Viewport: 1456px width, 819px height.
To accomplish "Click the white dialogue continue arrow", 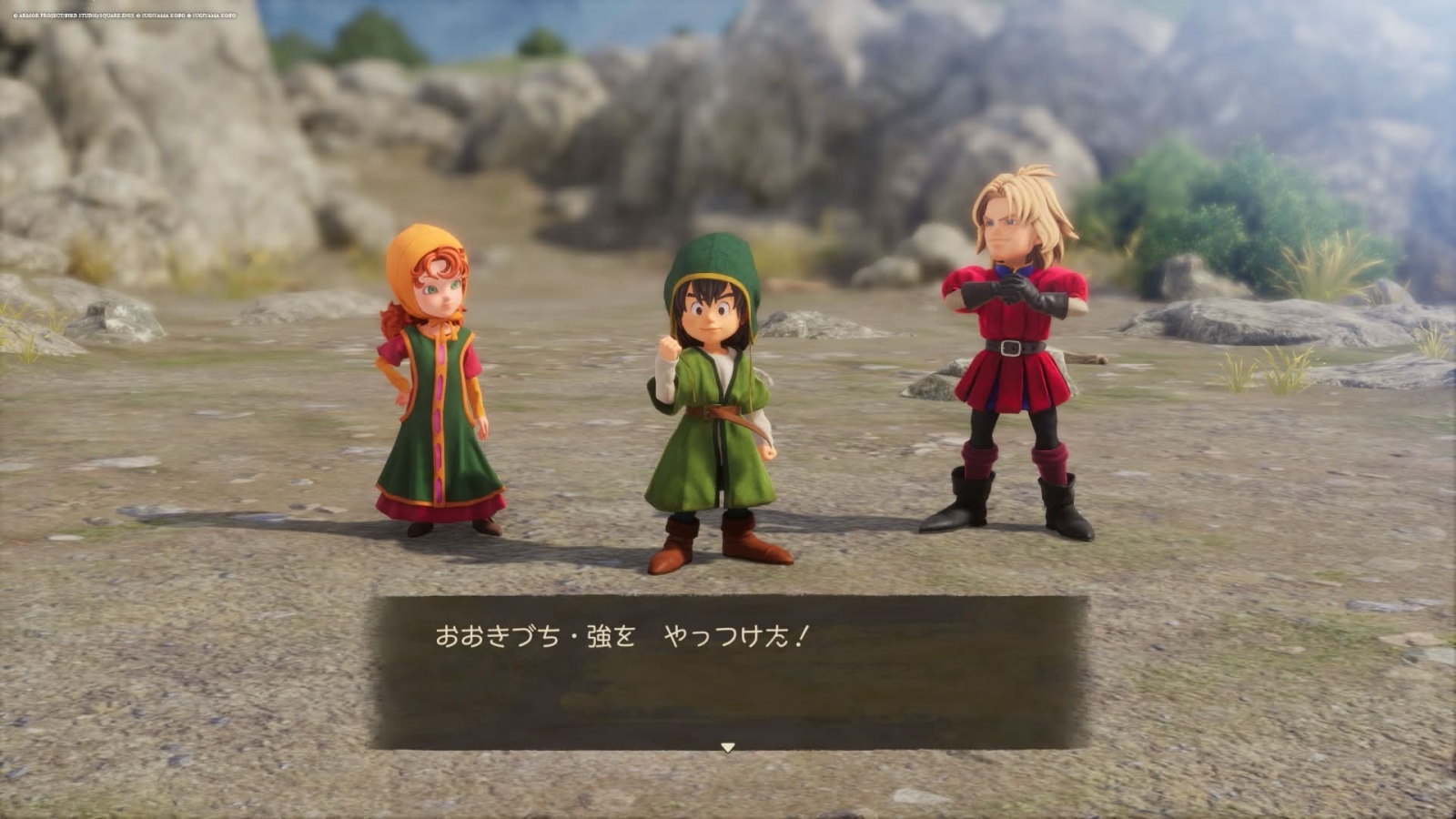I will pyautogui.click(x=727, y=747).
